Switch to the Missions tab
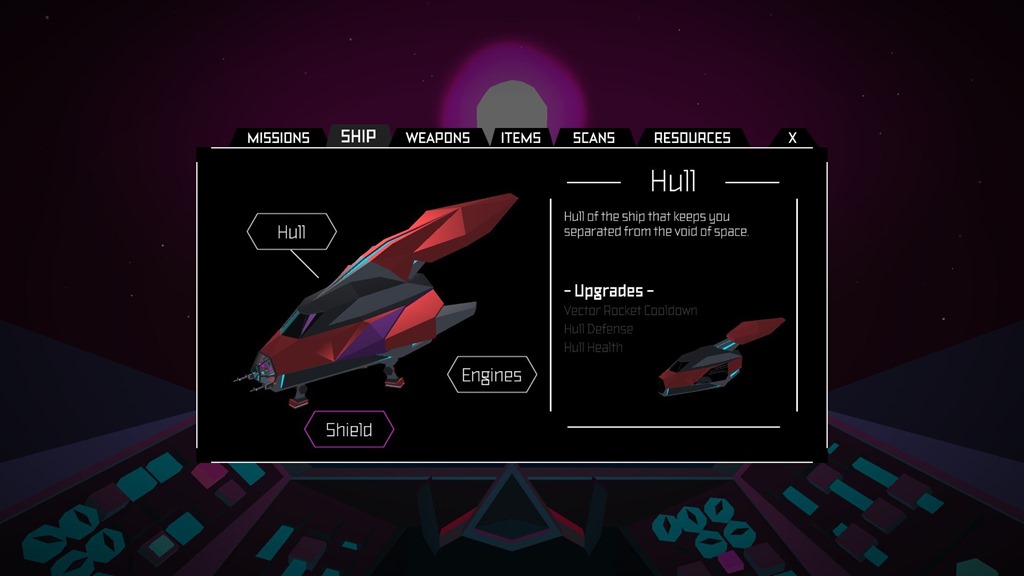1024x576 pixels. pyautogui.click(x=278, y=138)
